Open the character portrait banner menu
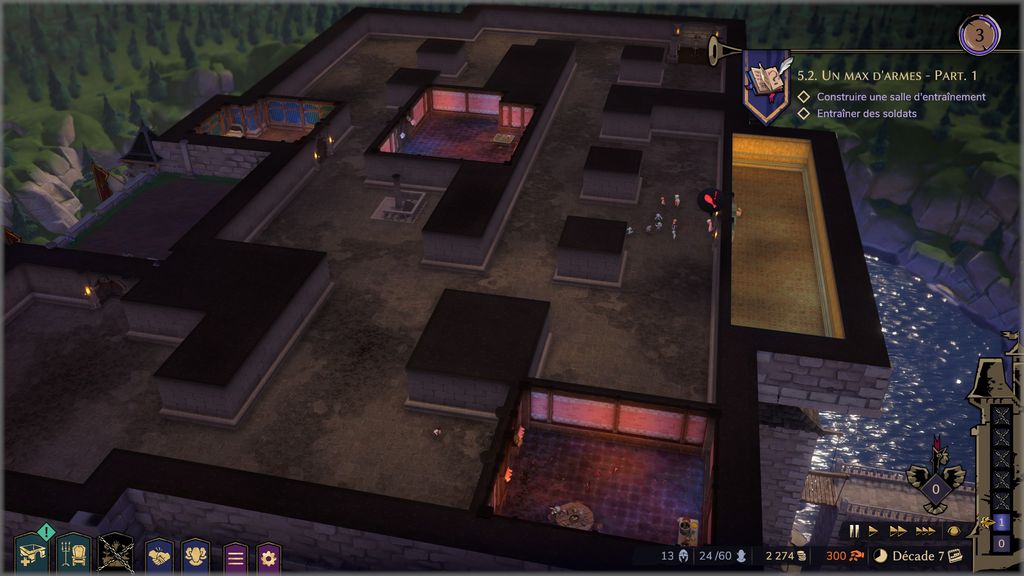The width and height of the screenshot is (1024, 576). (x=196, y=556)
